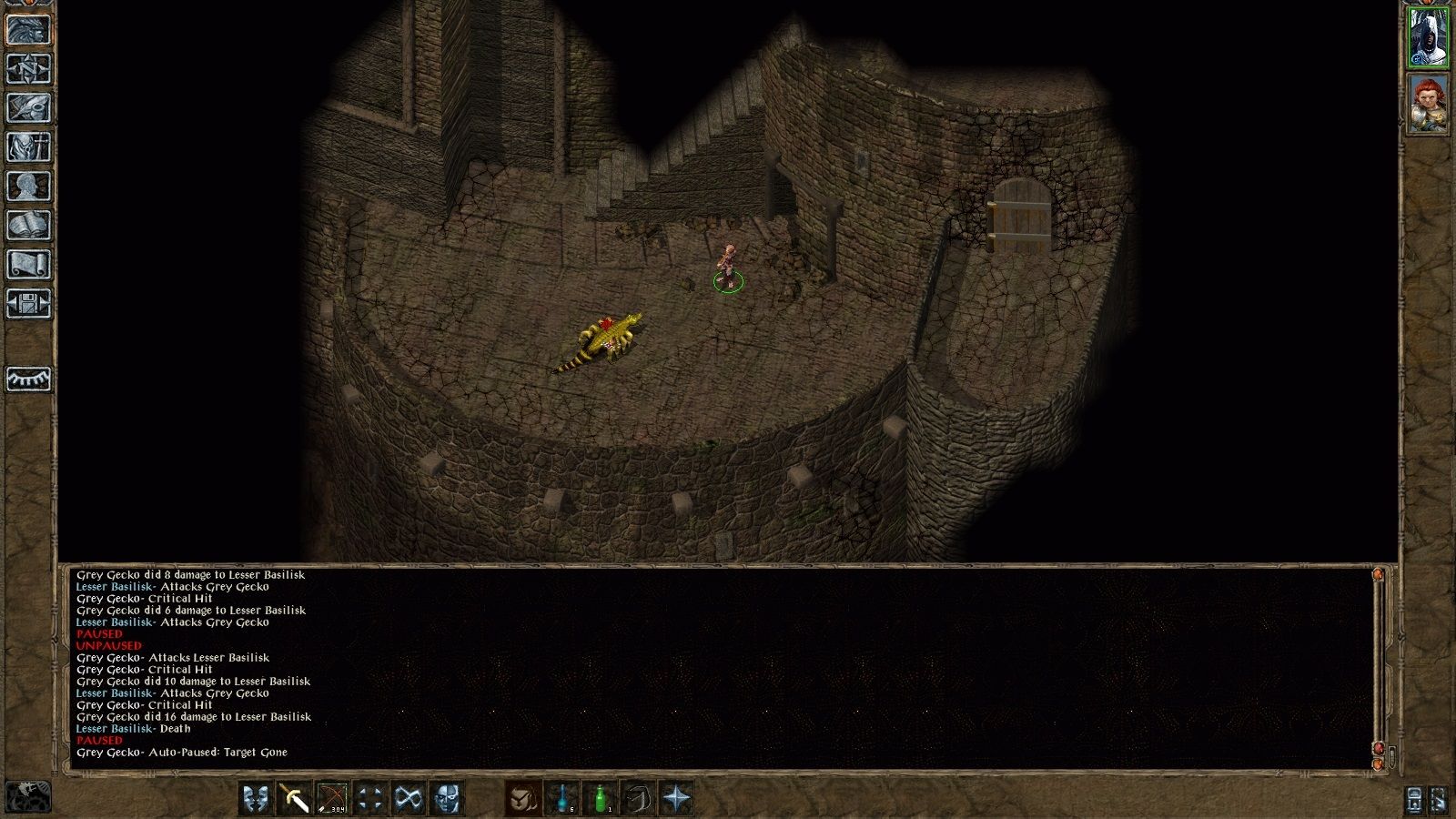Click the clock-and-gears button at bottom left
Viewport: 1456px width, 819px height.
(28, 797)
